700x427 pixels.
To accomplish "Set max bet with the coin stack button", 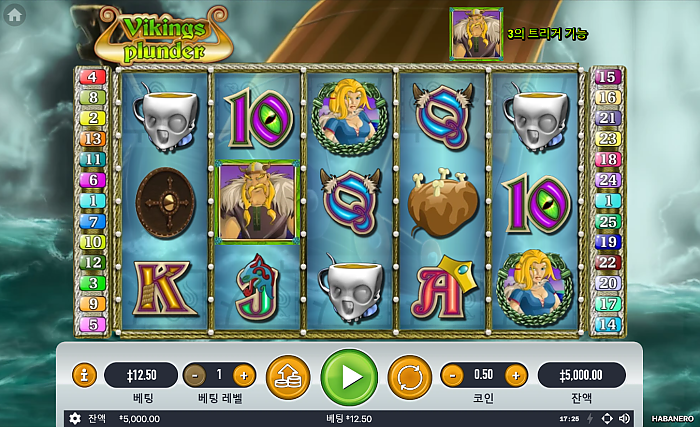I will coord(288,376).
